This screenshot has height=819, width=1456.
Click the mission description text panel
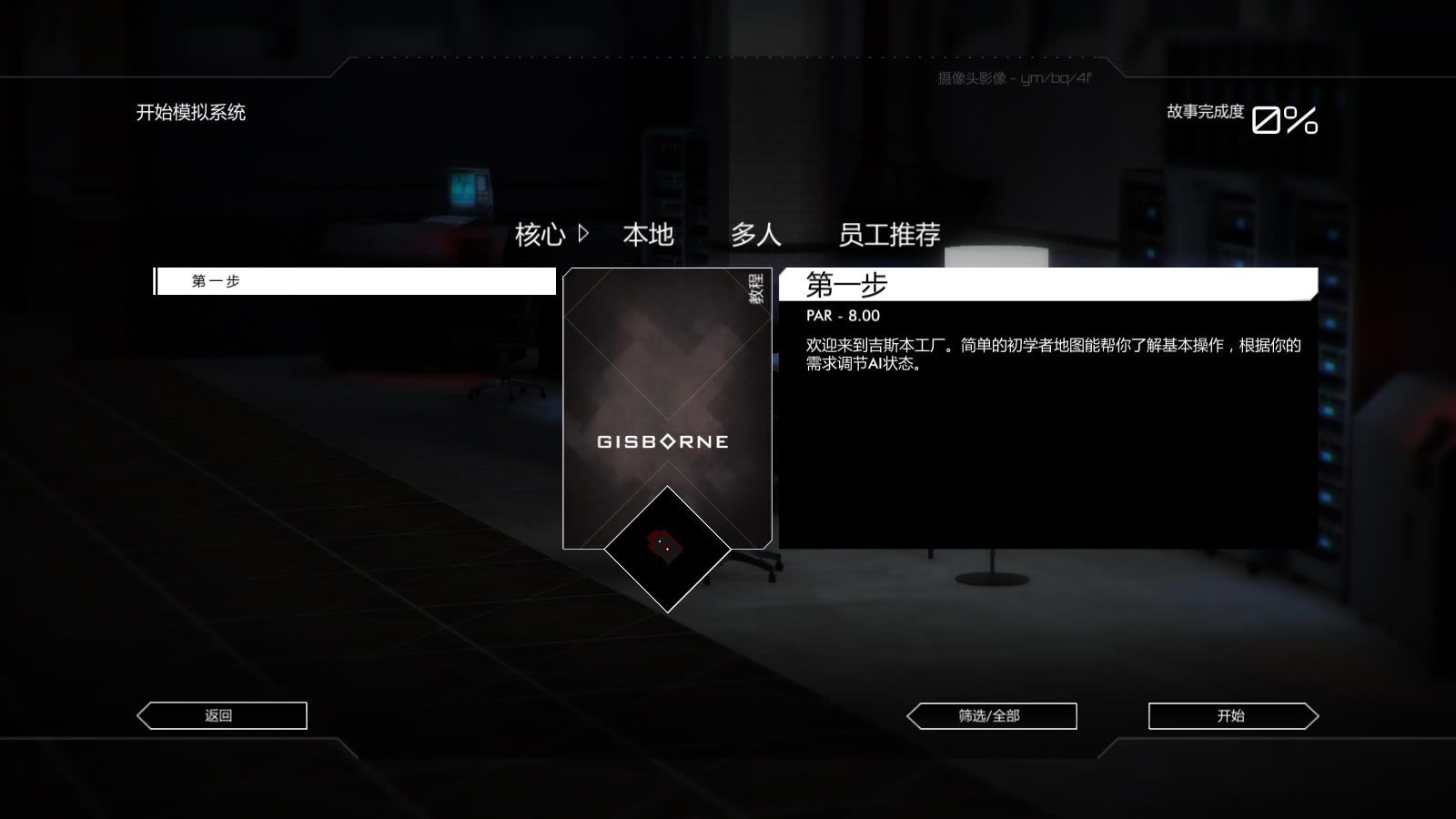(1051, 354)
